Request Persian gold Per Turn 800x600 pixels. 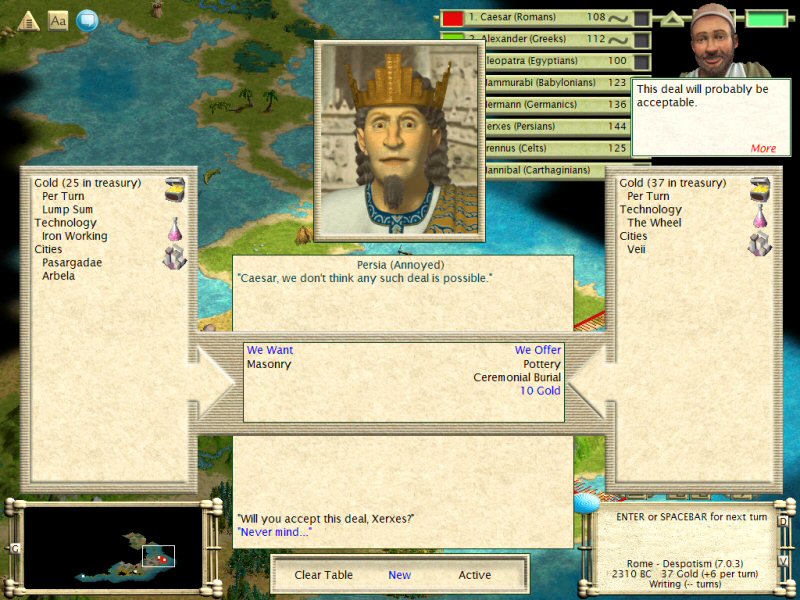pos(63,197)
